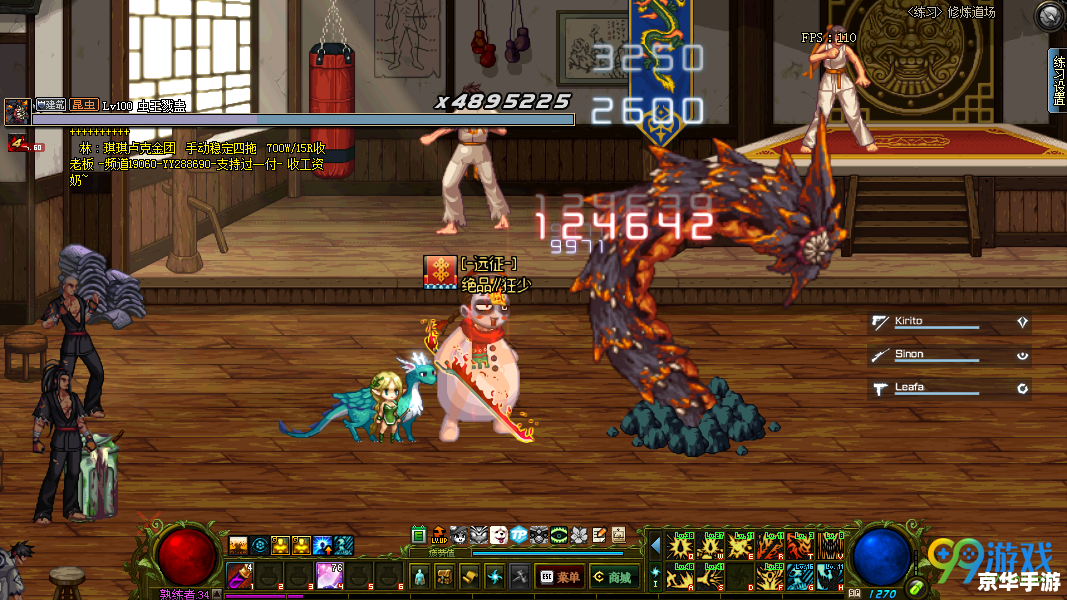
Task: Click the LV.UP arrow icon
Action: click(x=439, y=535)
